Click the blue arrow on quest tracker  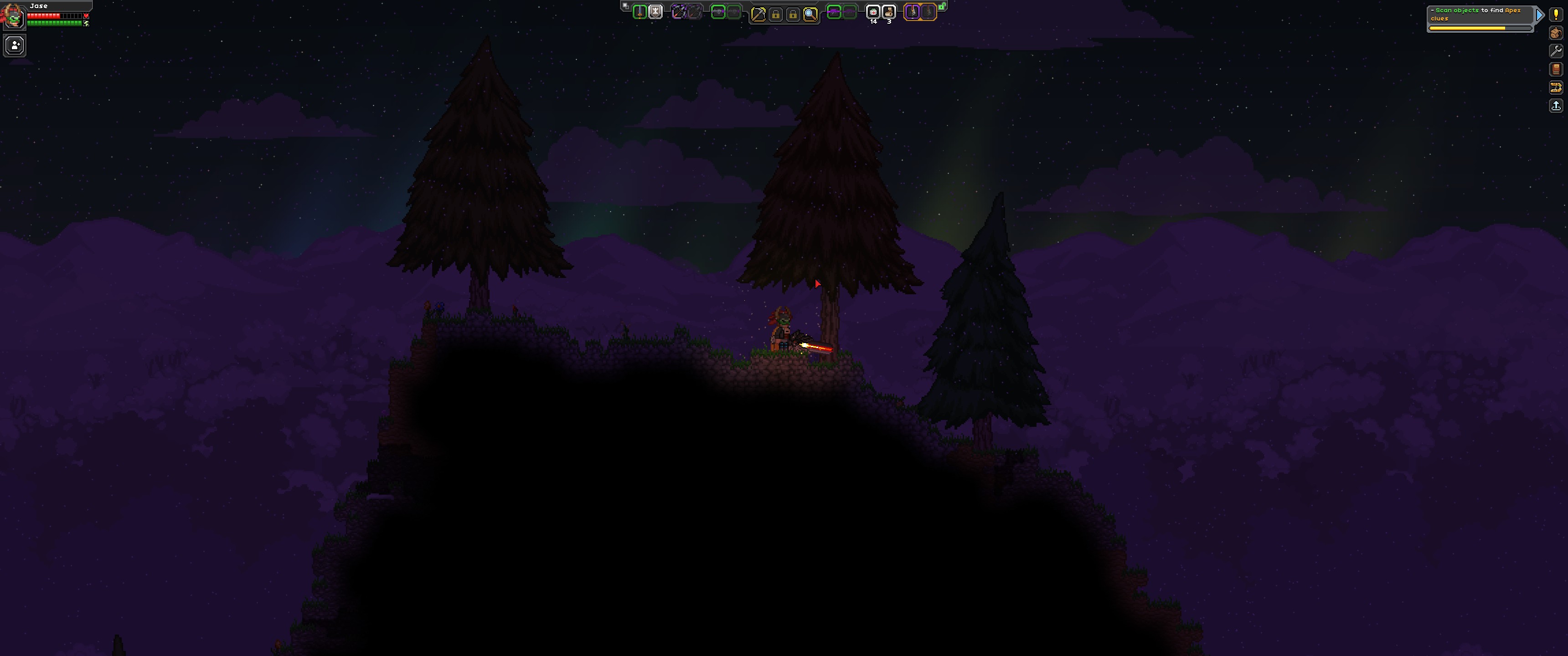1539,15
